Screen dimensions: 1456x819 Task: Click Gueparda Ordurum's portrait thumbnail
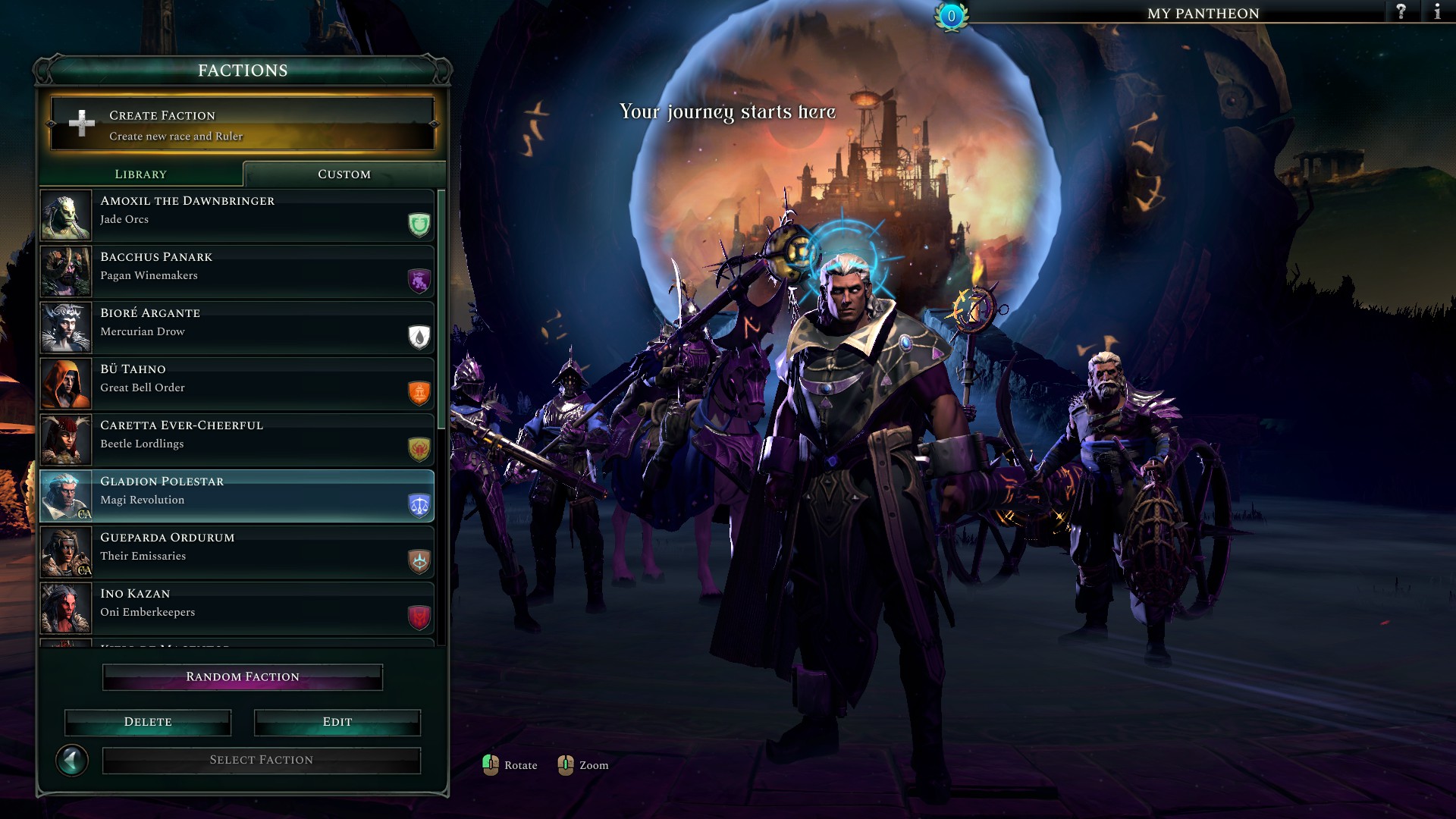pyautogui.click(x=65, y=552)
